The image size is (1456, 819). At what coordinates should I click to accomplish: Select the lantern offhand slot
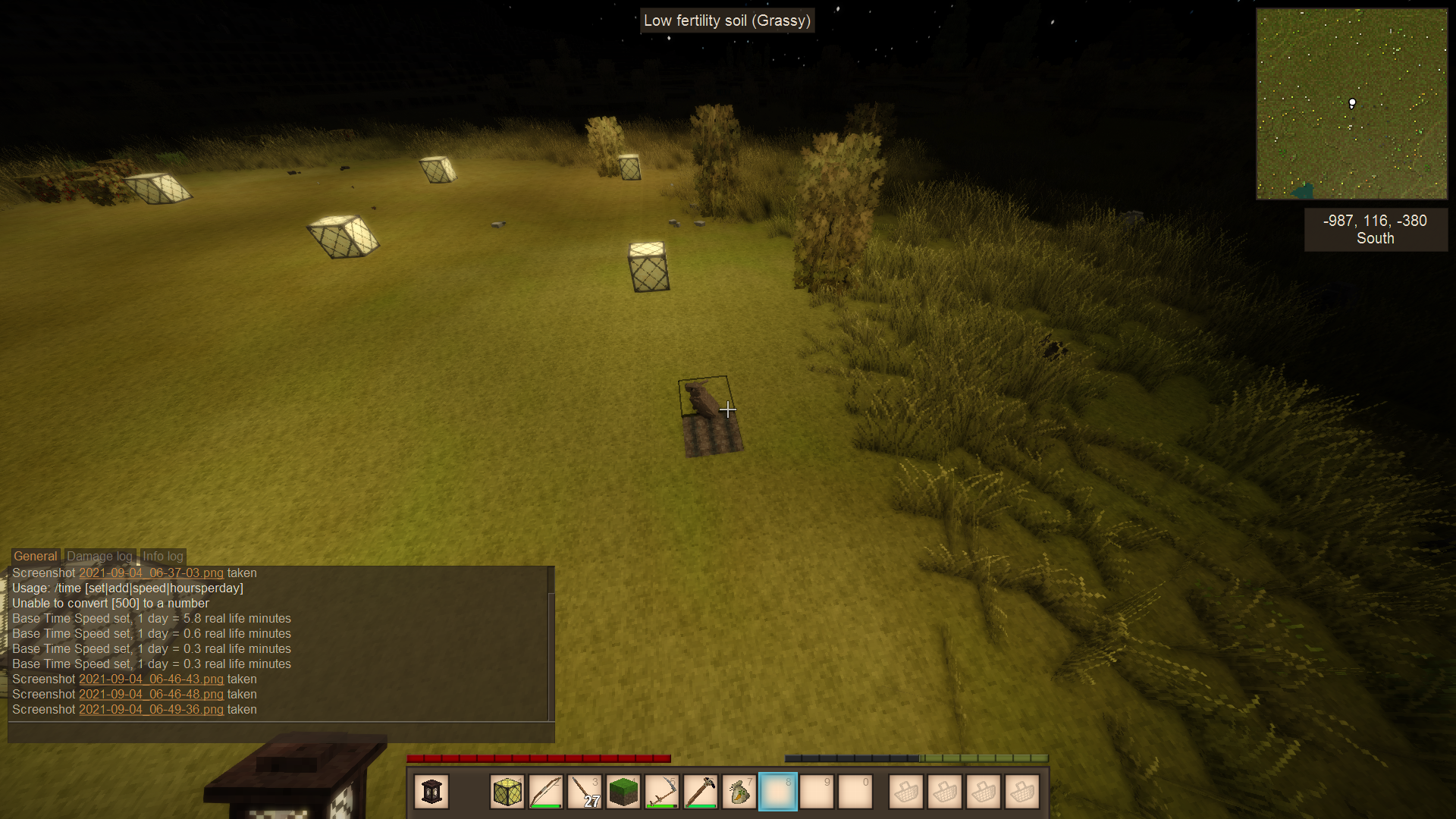[x=431, y=792]
